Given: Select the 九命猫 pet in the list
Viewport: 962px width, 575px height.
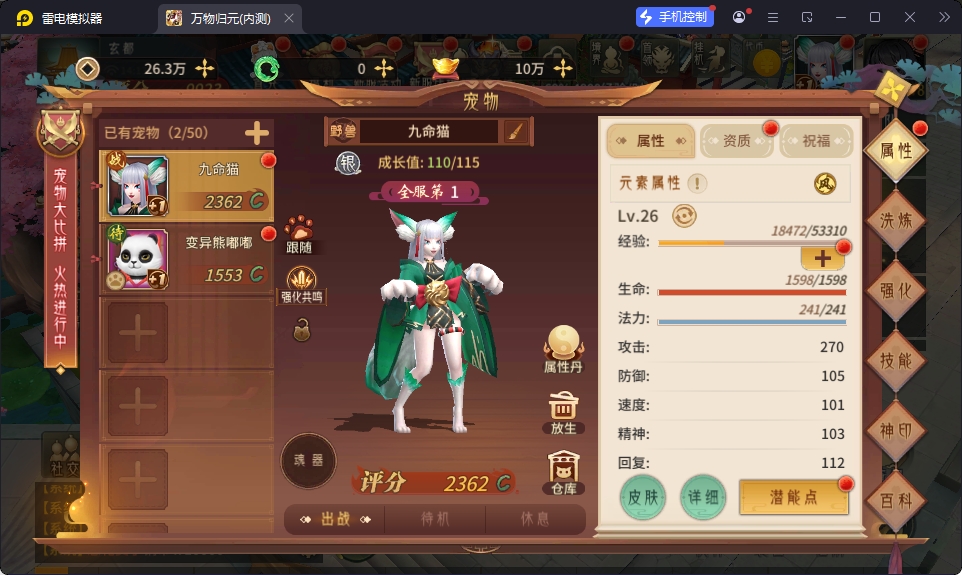Looking at the screenshot, I should click(186, 186).
